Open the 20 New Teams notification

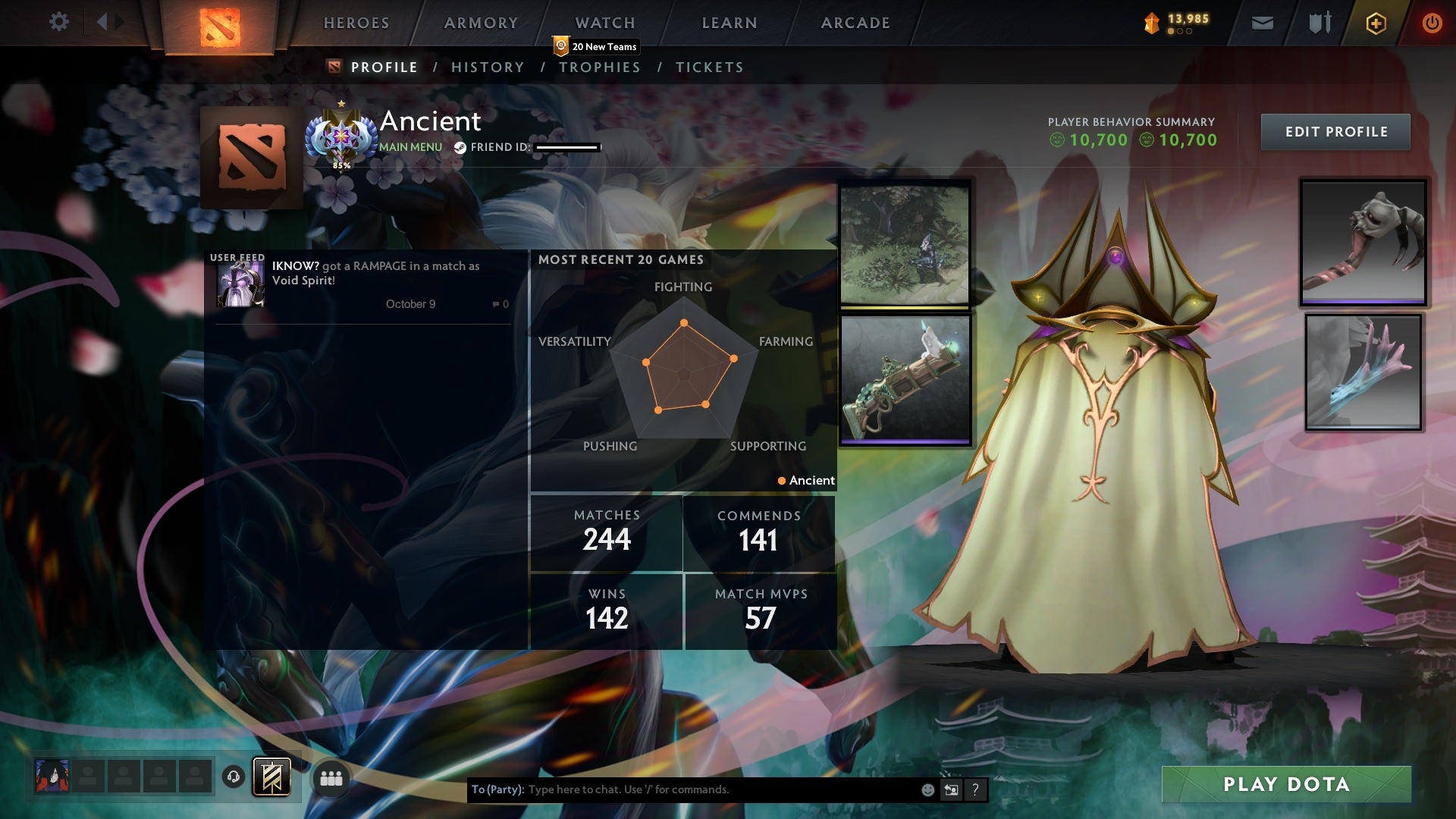(x=595, y=46)
